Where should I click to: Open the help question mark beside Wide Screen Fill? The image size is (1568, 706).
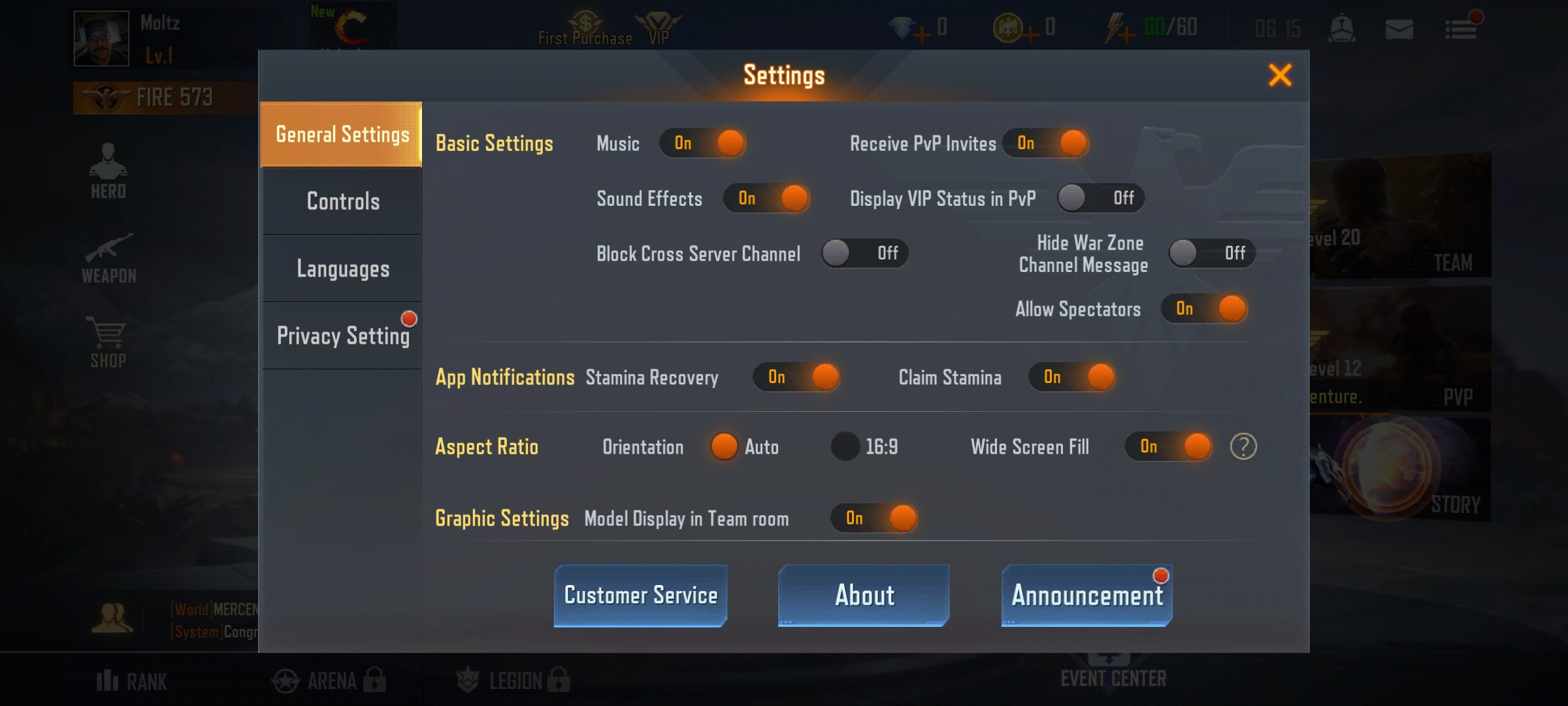tap(1245, 446)
